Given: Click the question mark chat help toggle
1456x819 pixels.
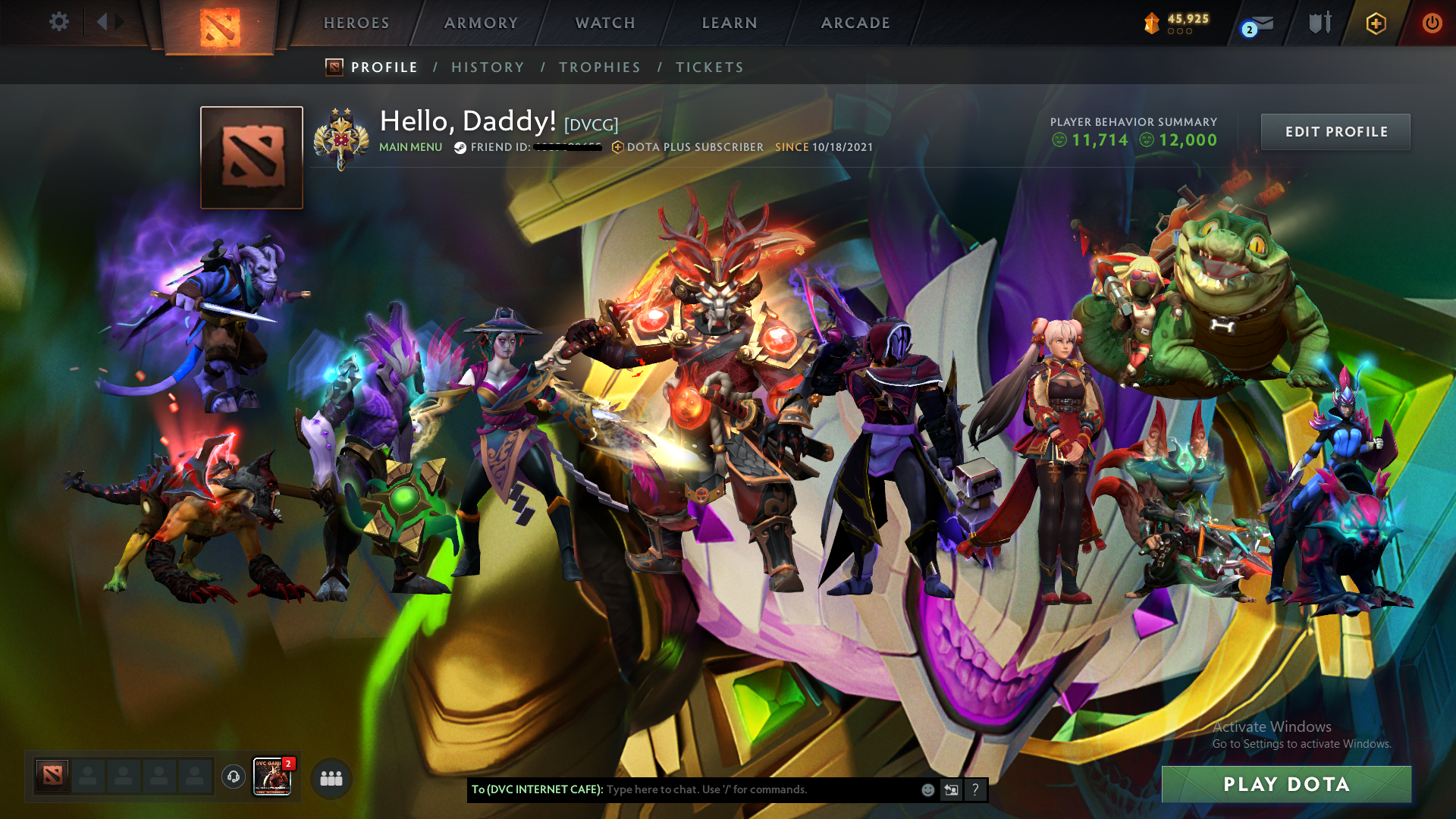Looking at the screenshot, I should coord(976,790).
